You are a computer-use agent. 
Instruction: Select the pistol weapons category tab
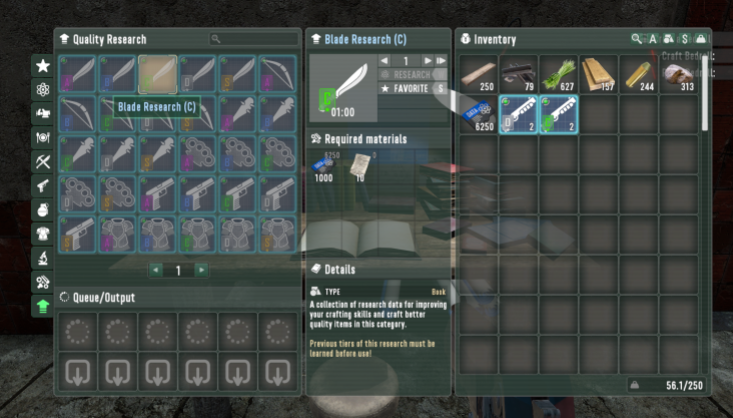pyautogui.click(x=43, y=186)
